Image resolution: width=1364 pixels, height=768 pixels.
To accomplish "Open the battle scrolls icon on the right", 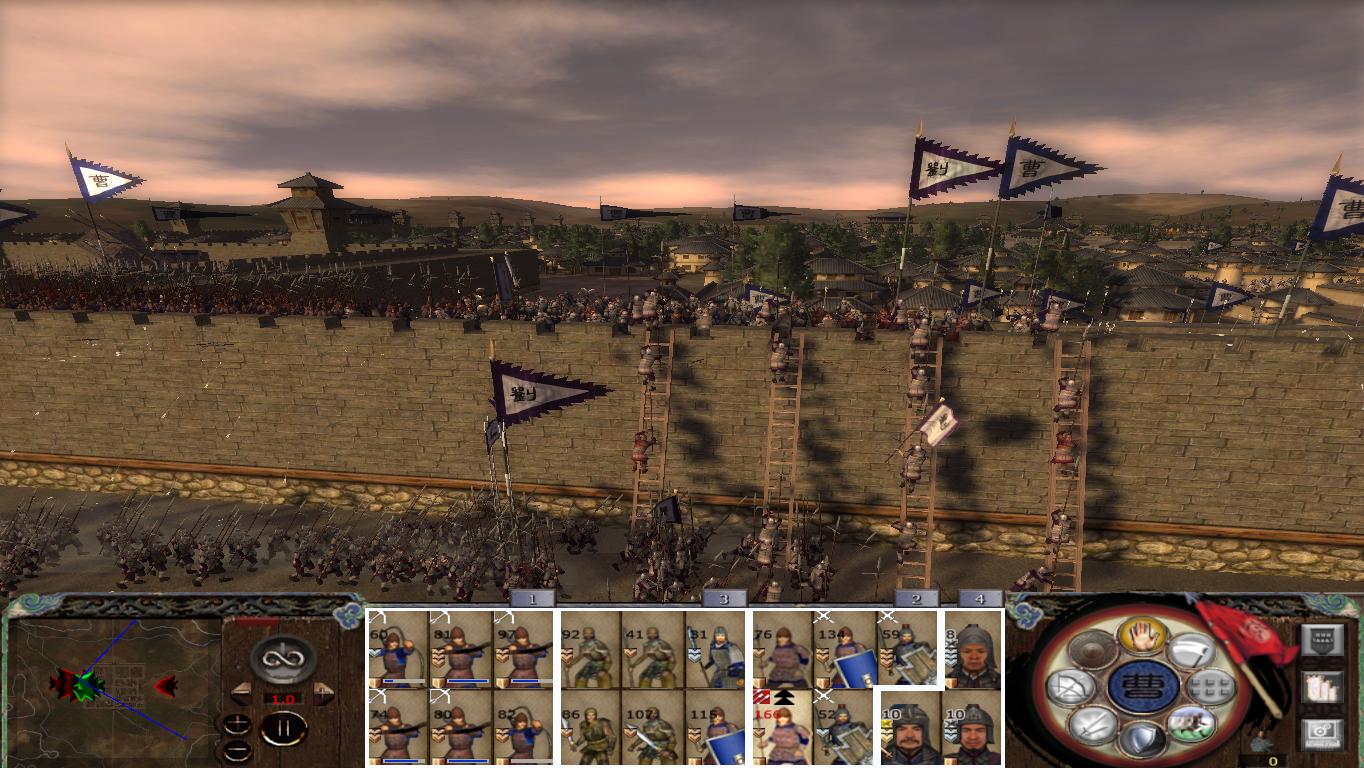I will (1321, 688).
